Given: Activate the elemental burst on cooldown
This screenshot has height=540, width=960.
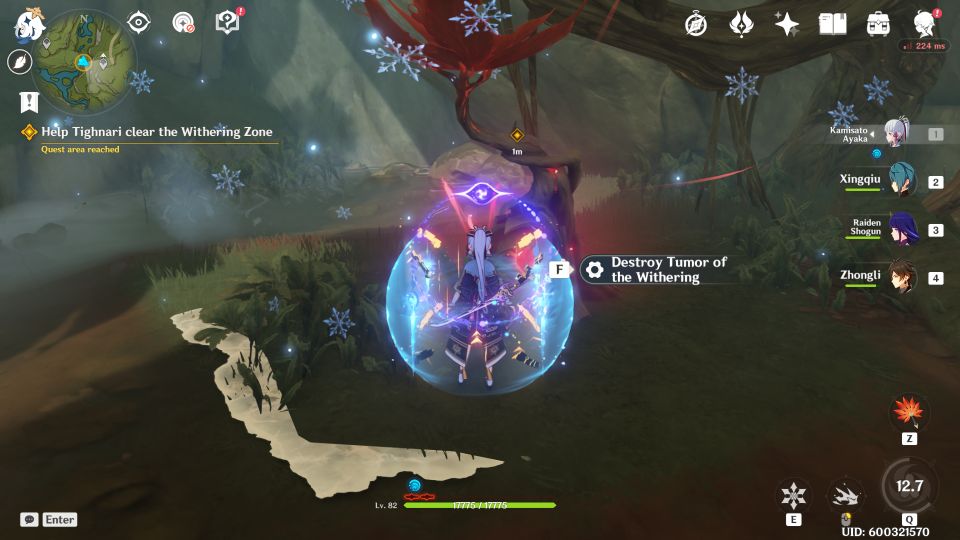Looking at the screenshot, I should click(908, 487).
